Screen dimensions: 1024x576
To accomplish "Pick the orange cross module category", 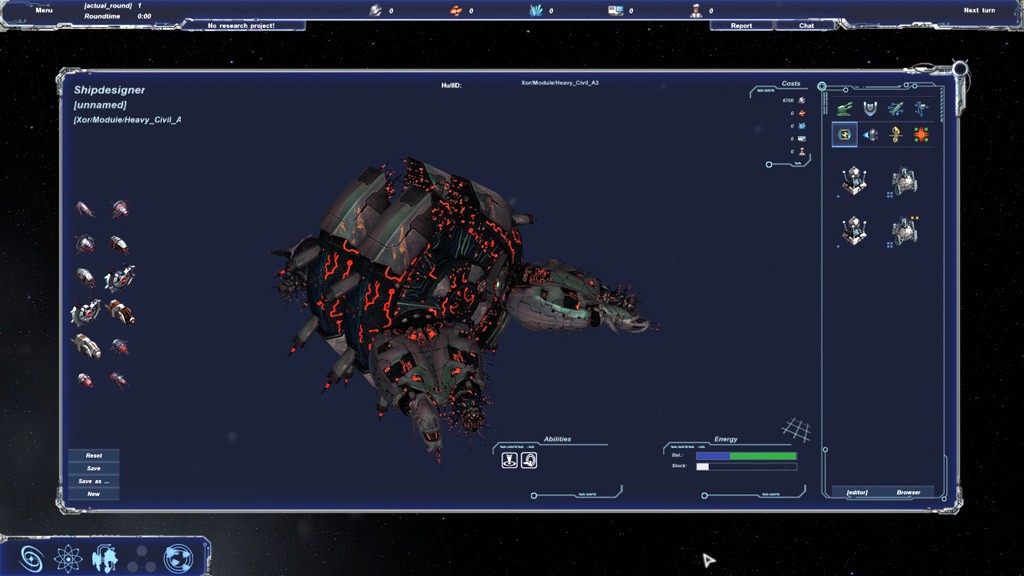I will click(920, 134).
